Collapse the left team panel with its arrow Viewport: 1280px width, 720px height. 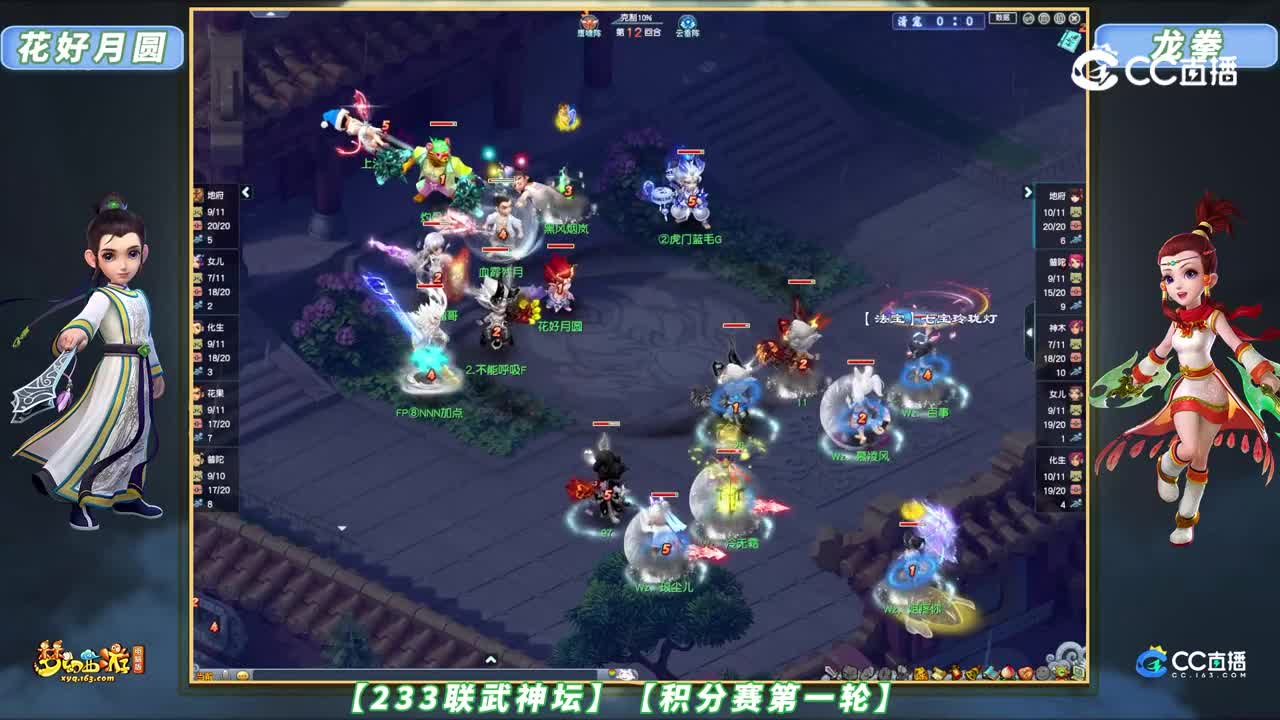(x=245, y=191)
